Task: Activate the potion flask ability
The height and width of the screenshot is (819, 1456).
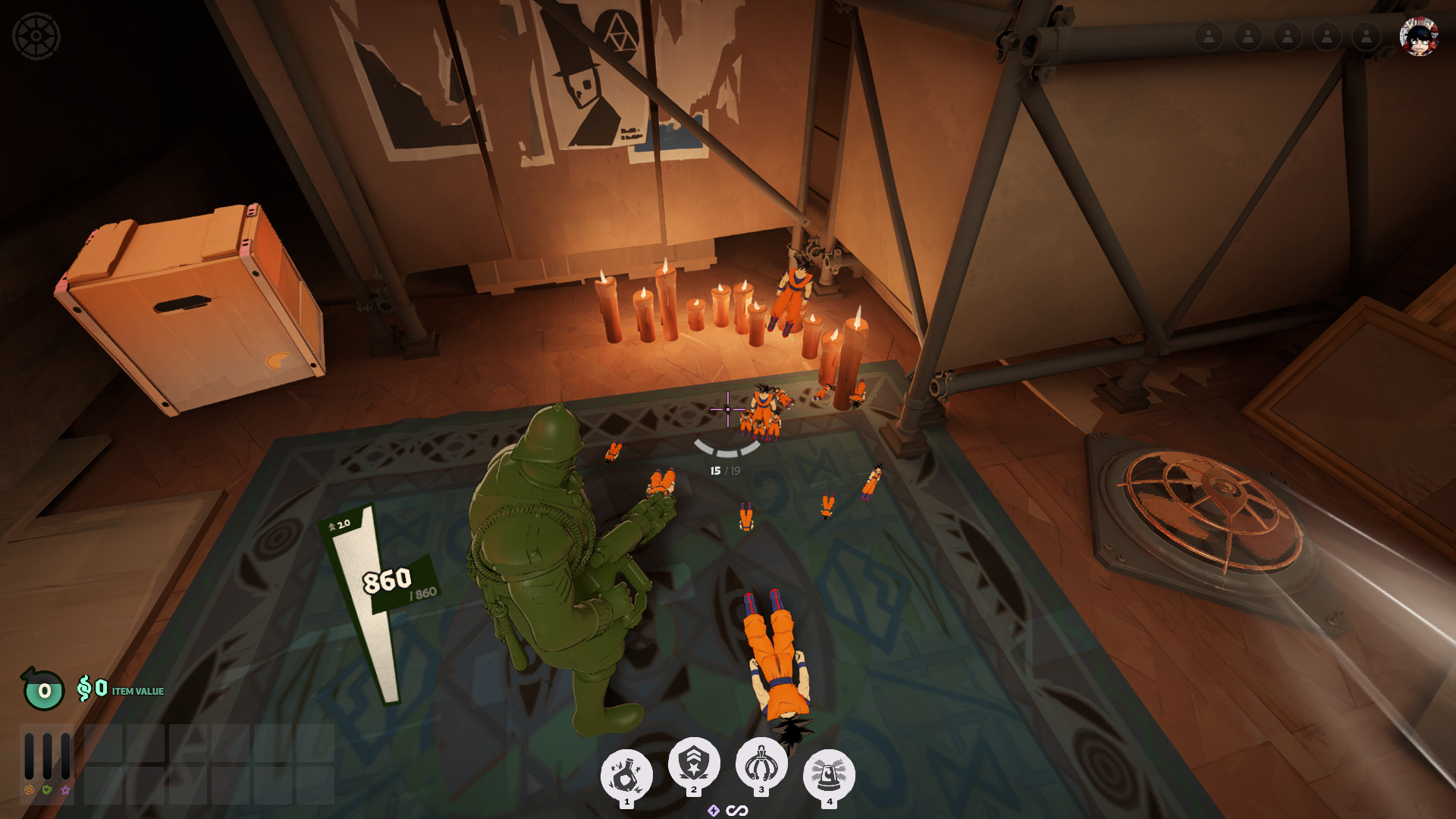Action: (x=626, y=775)
